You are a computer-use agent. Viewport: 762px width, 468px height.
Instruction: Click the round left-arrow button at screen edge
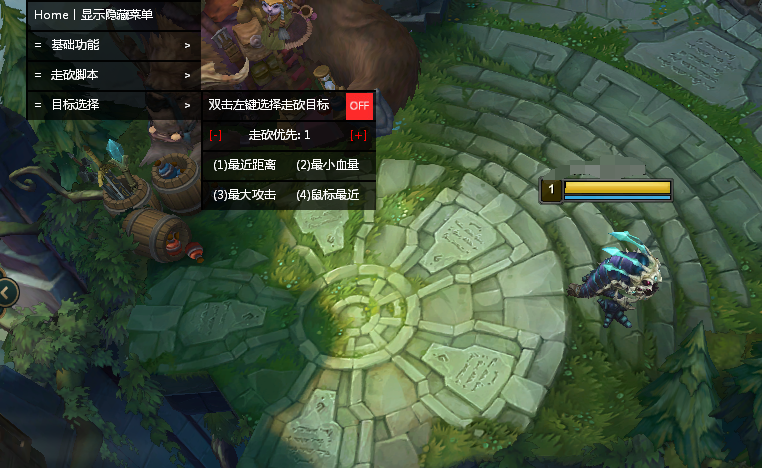point(6,291)
